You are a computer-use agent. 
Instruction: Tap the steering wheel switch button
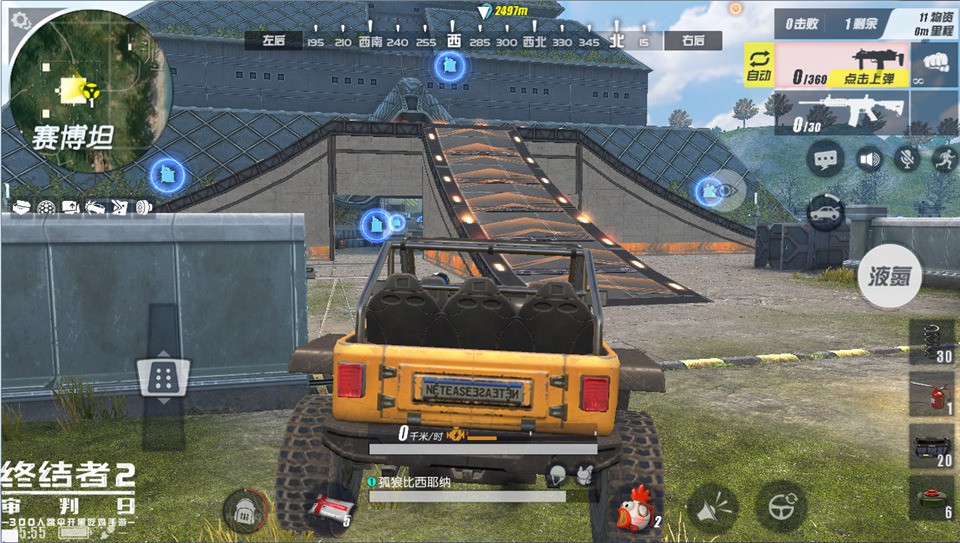coord(780,506)
